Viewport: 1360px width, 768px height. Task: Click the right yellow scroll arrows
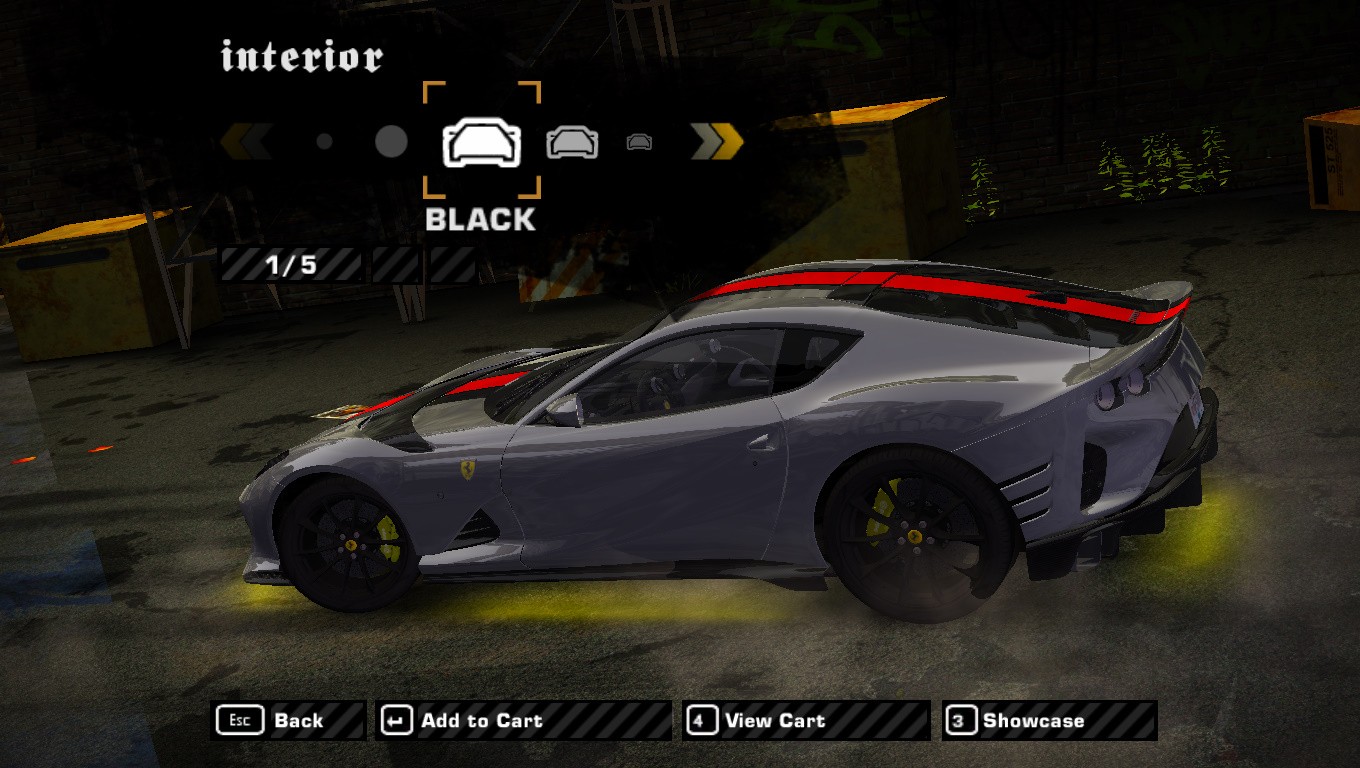click(717, 142)
